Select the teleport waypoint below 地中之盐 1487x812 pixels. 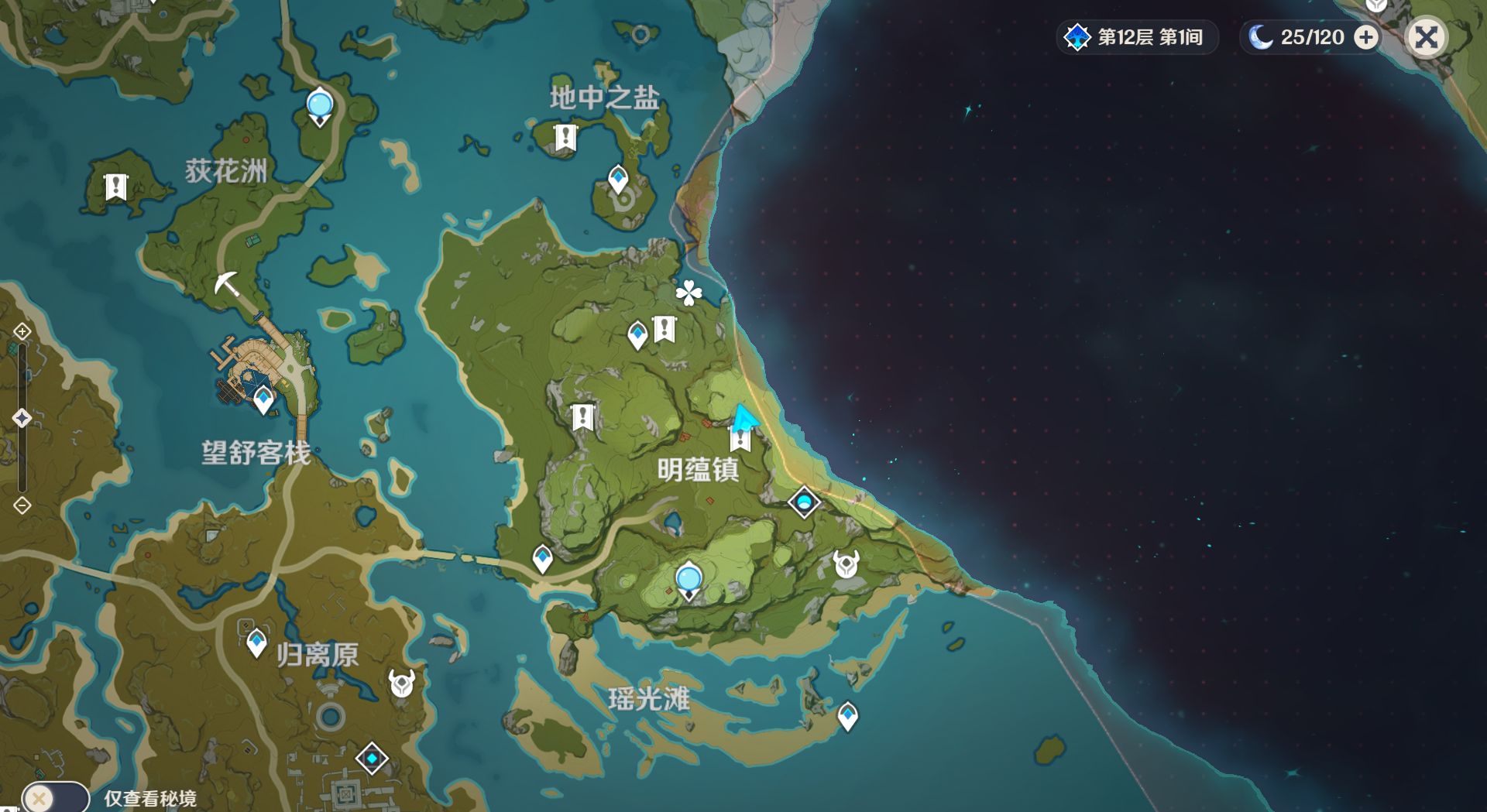click(618, 179)
